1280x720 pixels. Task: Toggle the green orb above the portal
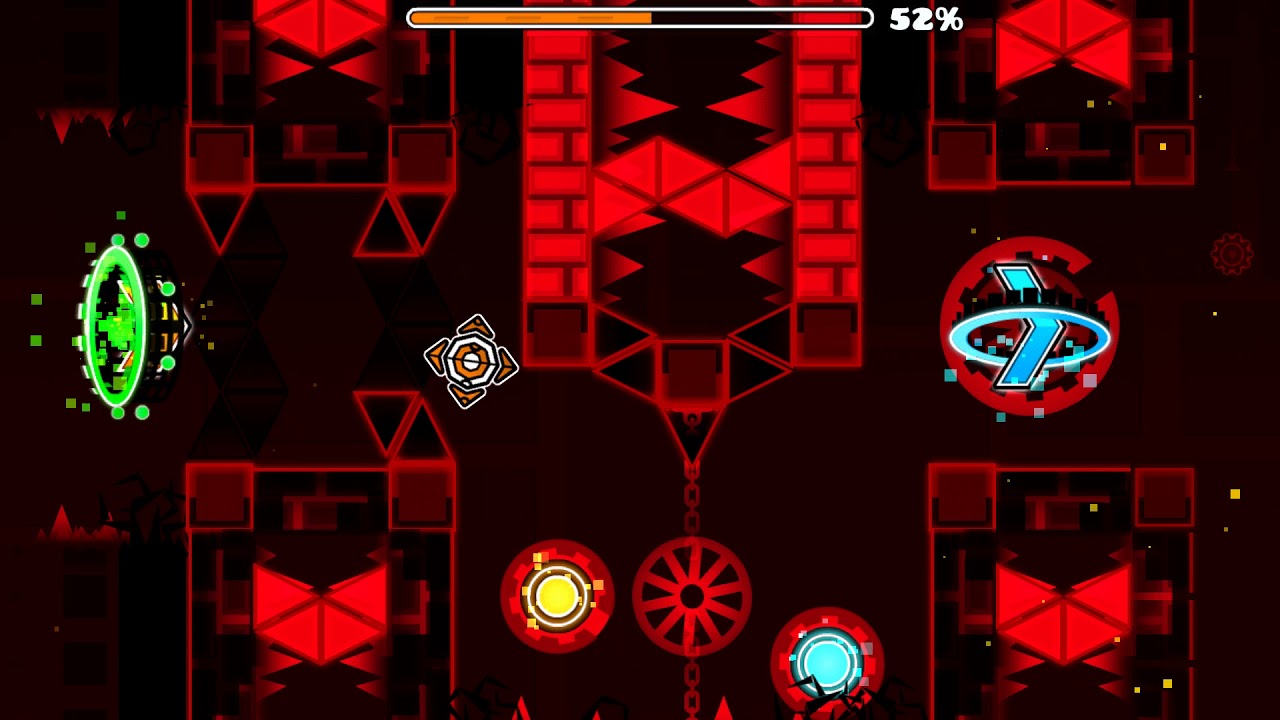click(x=118, y=239)
